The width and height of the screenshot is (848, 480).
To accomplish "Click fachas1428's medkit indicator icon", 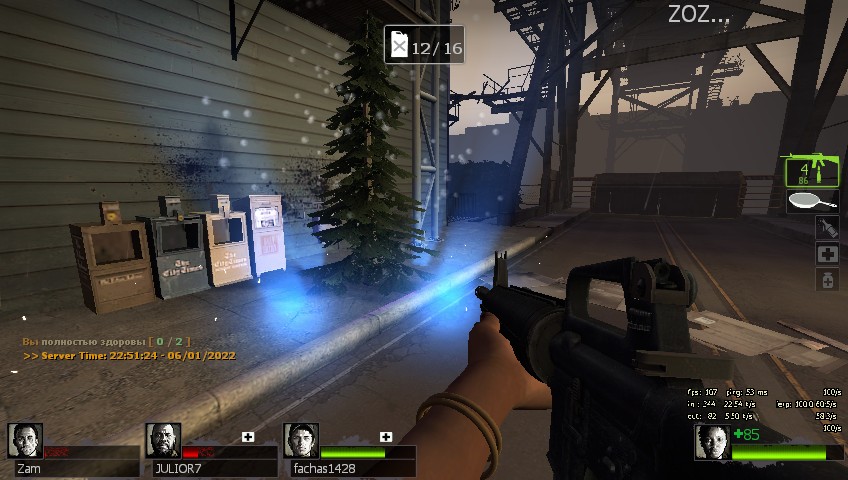I will coord(386,437).
